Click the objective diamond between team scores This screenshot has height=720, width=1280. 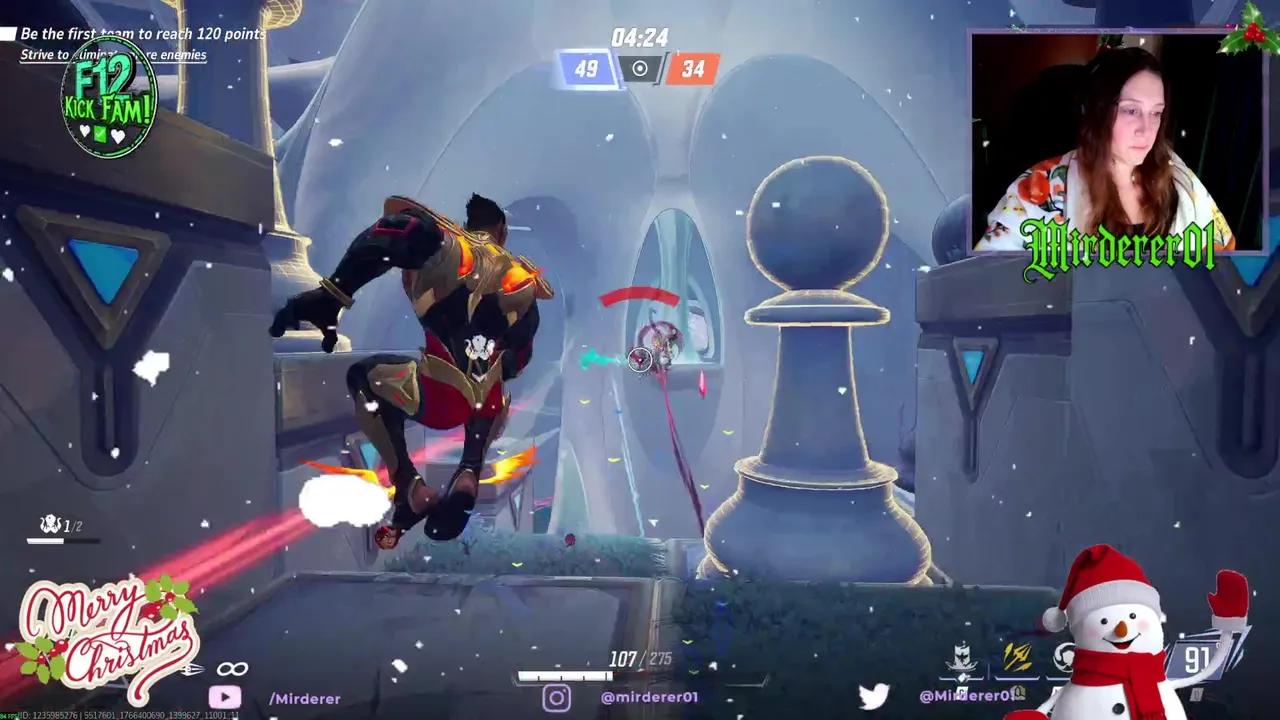click(639, 68)
